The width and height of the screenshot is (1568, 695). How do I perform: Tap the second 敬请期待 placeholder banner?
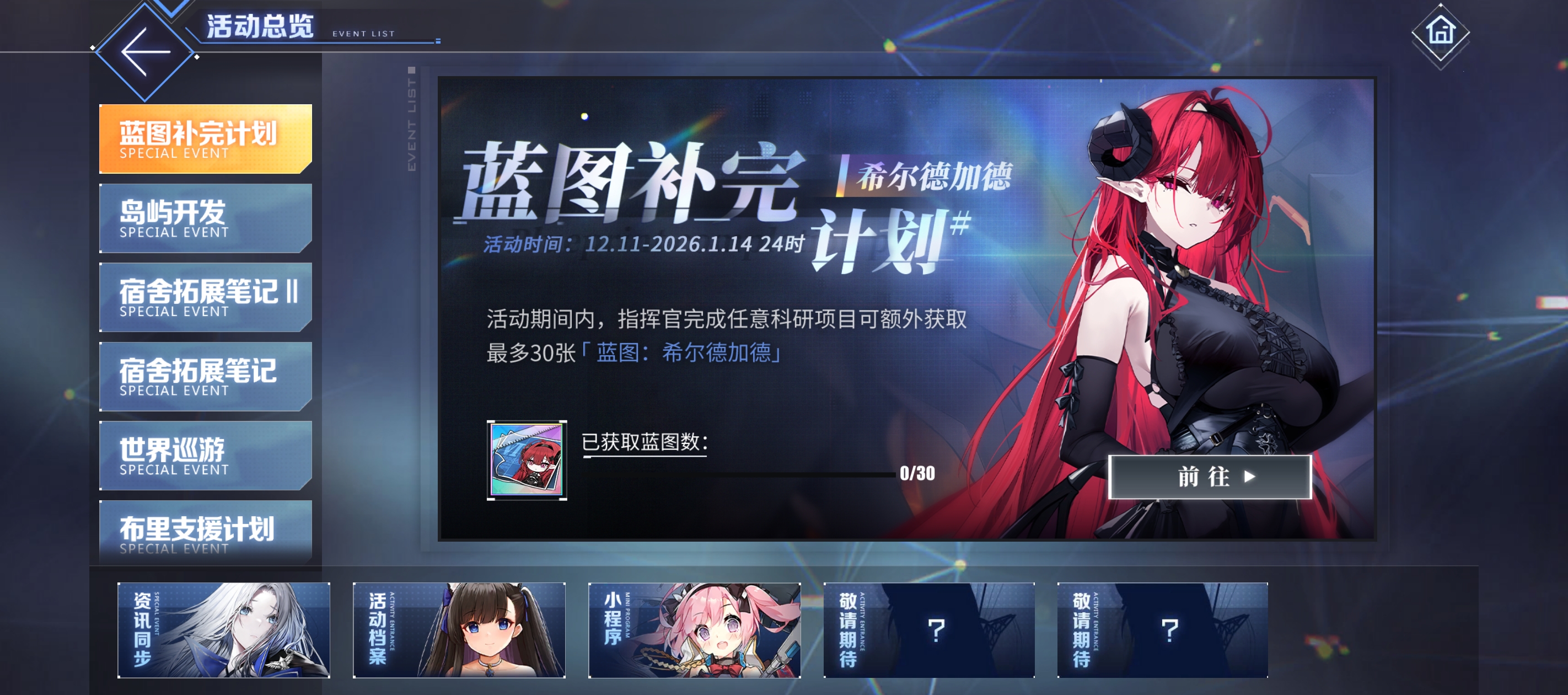pyautogui.click(x=1164, y=629)
